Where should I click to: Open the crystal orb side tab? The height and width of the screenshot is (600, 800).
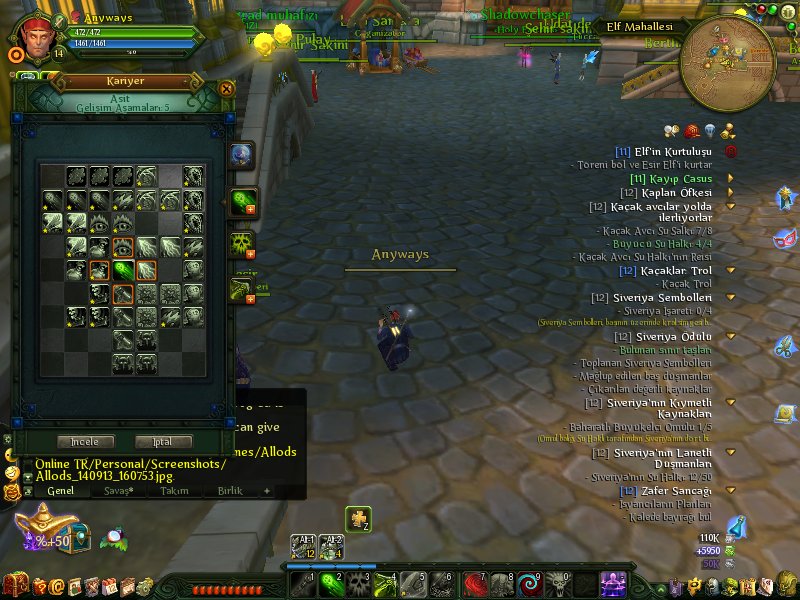point(241,155)
